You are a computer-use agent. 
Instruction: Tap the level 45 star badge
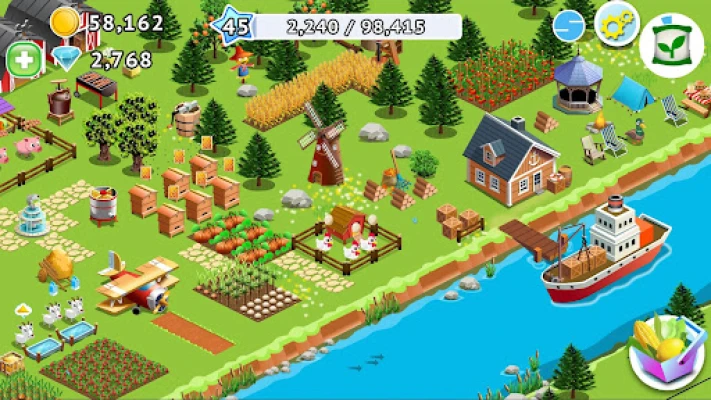click(x=235, y=25)
